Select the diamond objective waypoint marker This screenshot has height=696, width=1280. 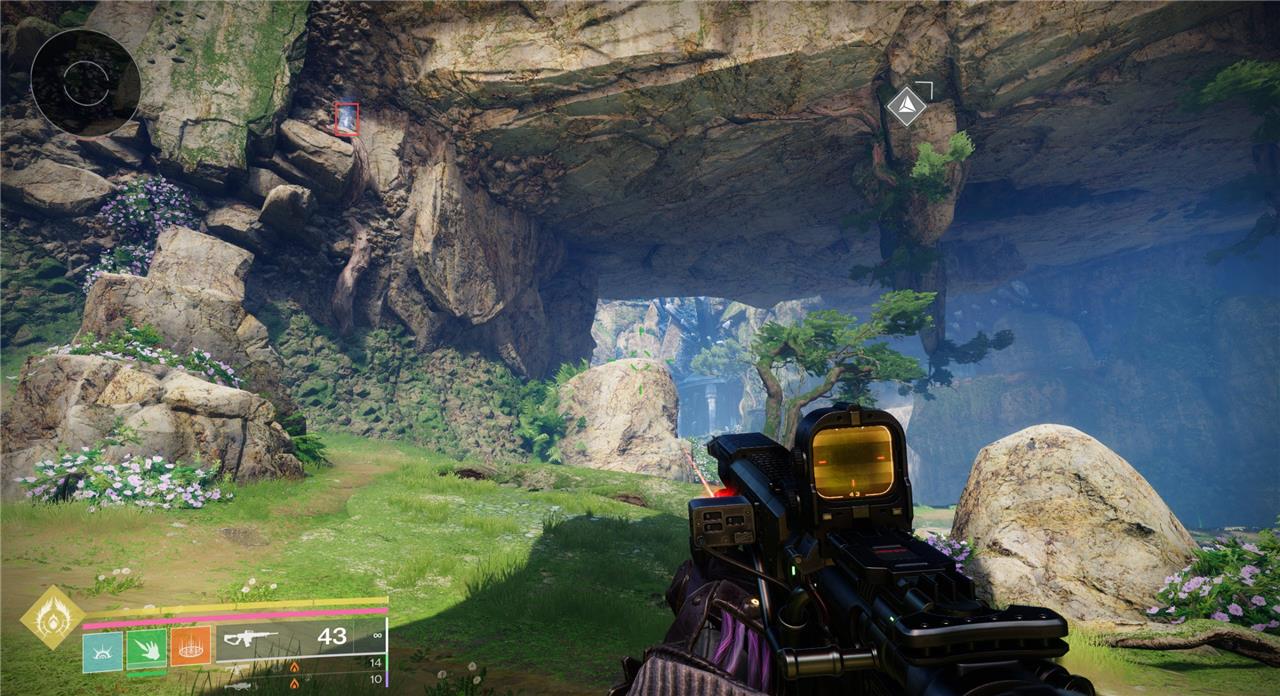(906, 106)
